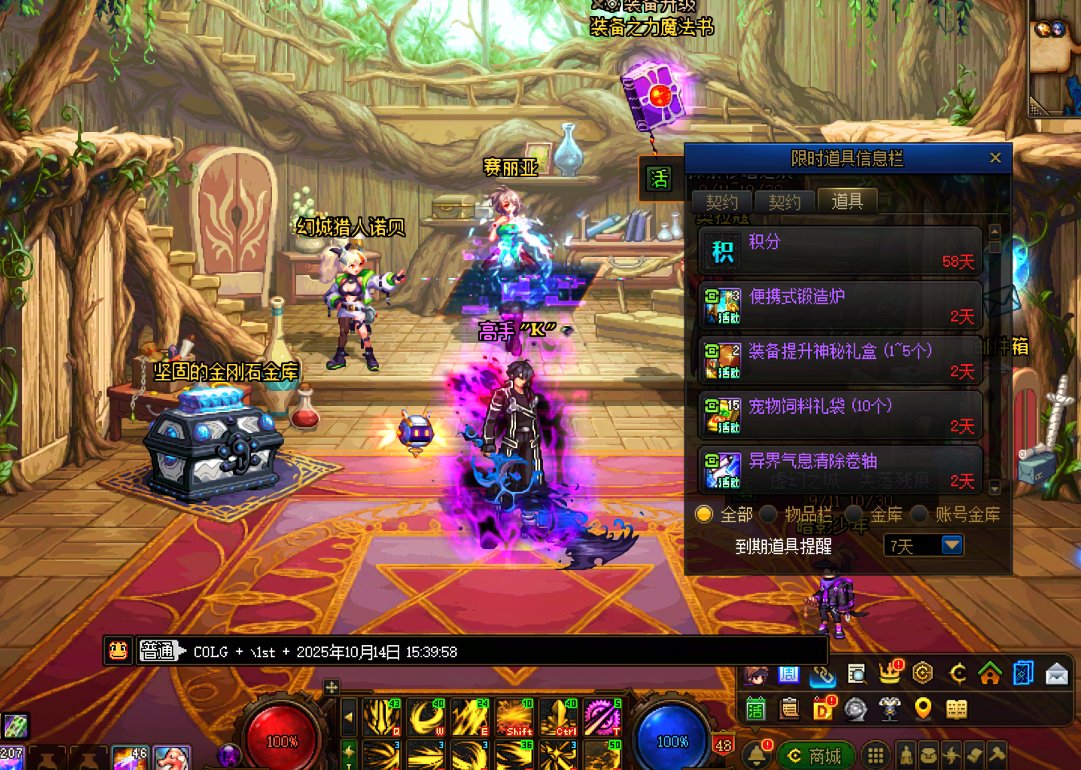Open the 商城 shop
Image resolution: width=1081 pixels, height=770 pixels.
(x=816, y=755)
